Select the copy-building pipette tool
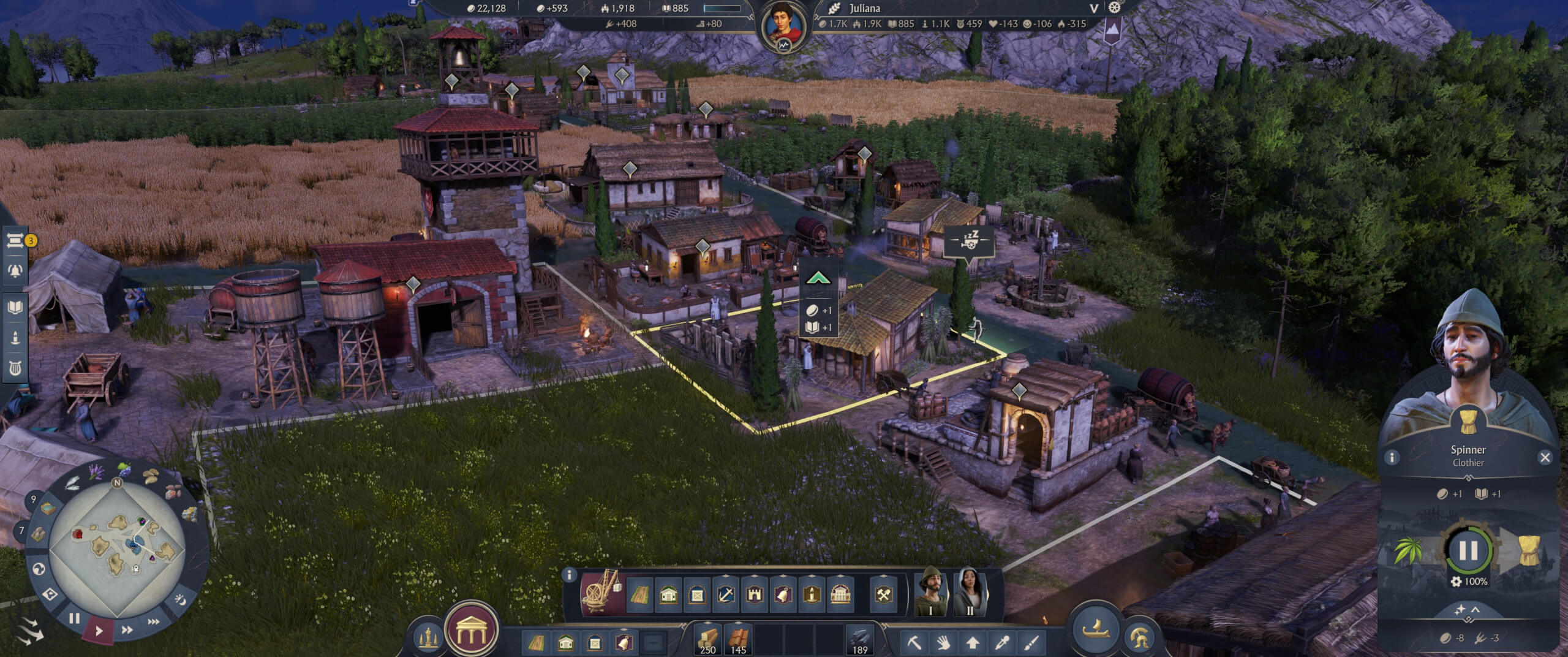 [x=1003, y=642]
